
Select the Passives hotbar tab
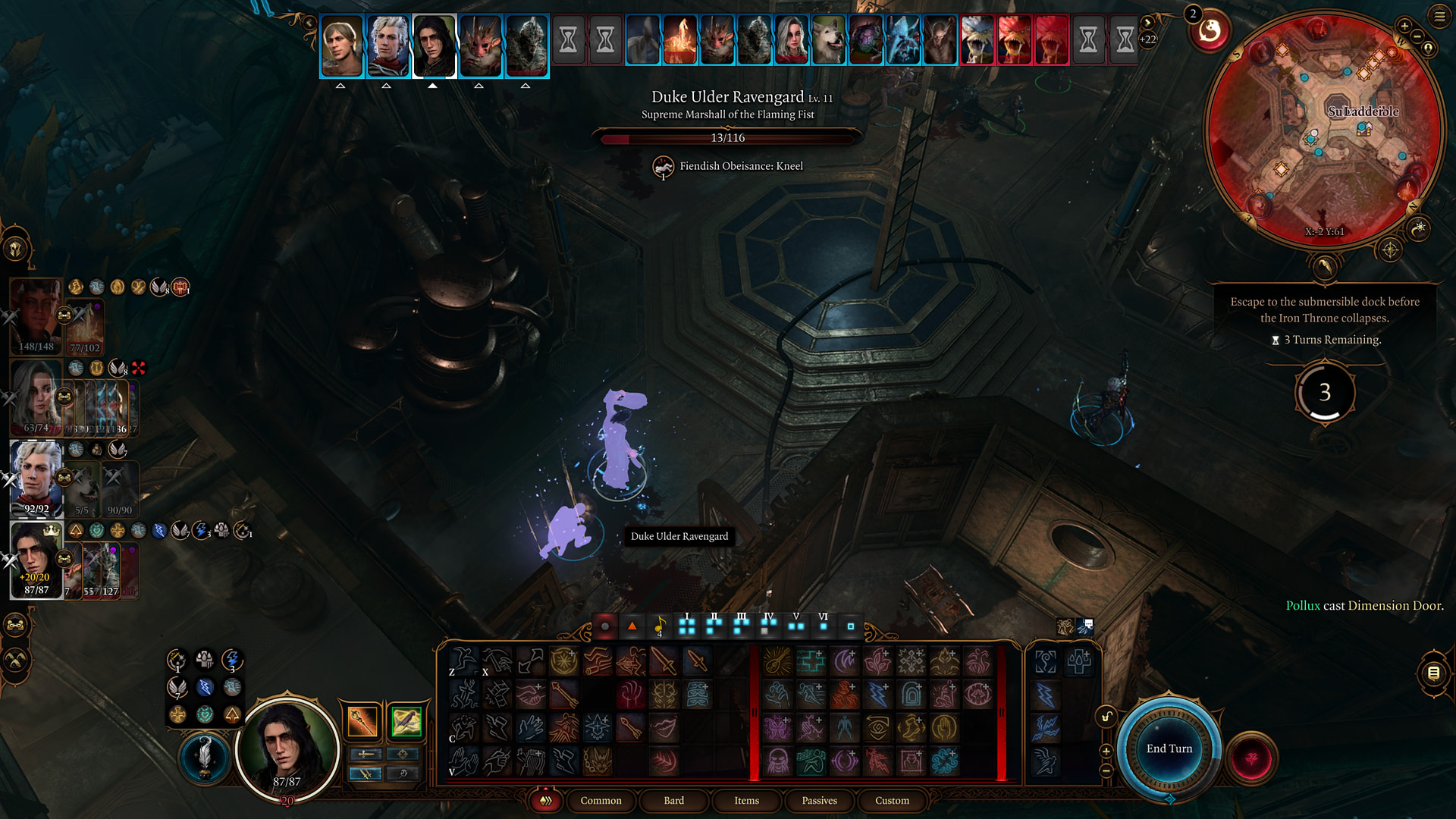pos(819,800)
